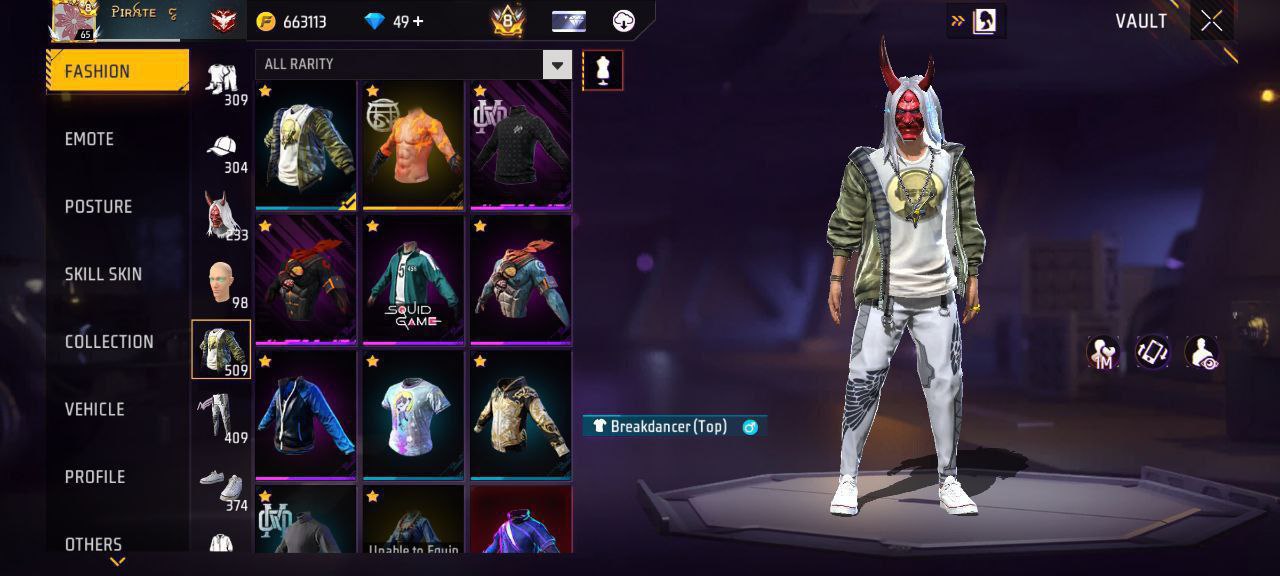This screenshot has height=576, width=1280.
Task: Choose the orange flaming shirtless top
Action: click(413, 145)
